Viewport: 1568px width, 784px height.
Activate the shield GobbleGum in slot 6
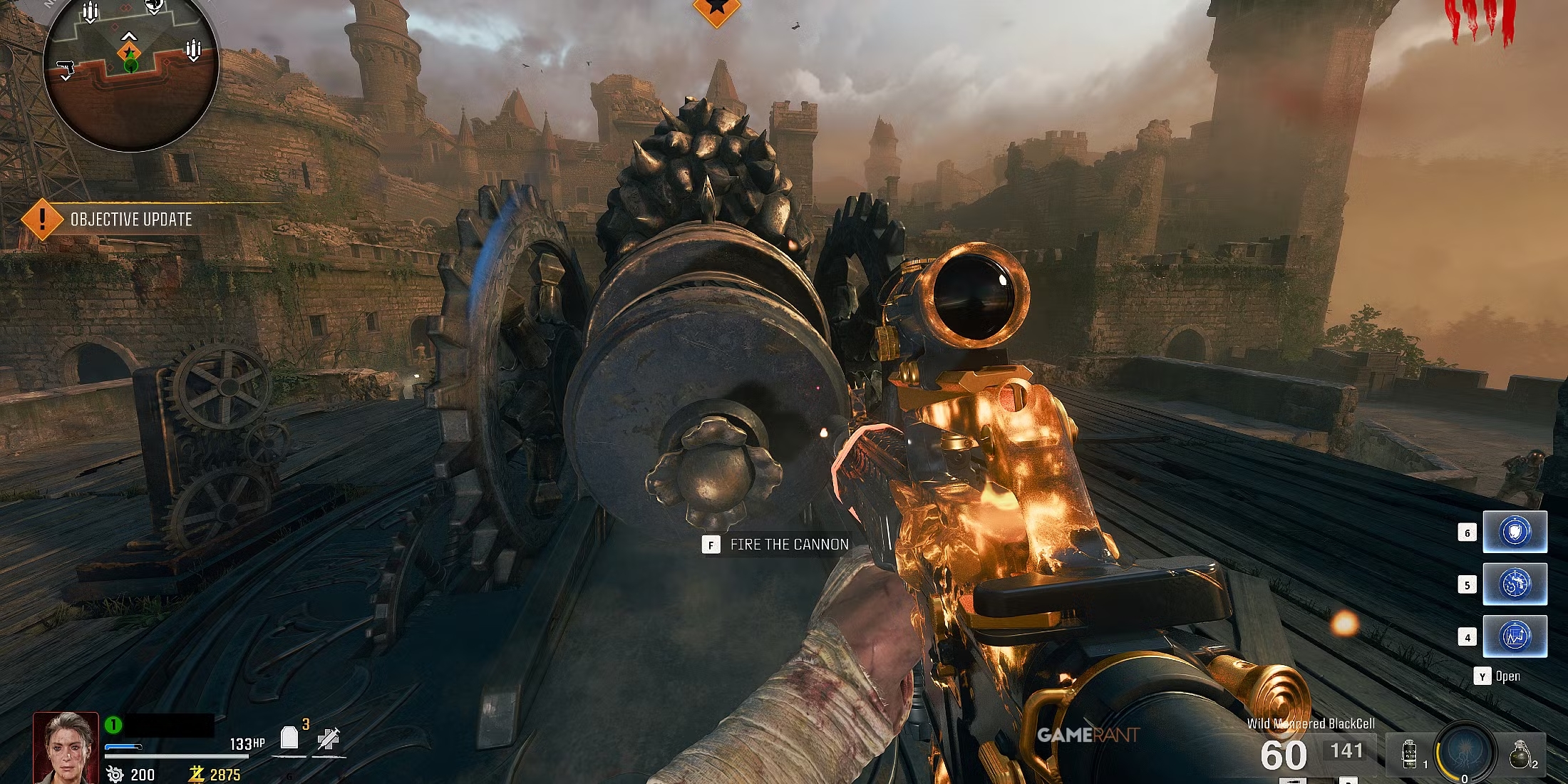(x=1515, y=532)
